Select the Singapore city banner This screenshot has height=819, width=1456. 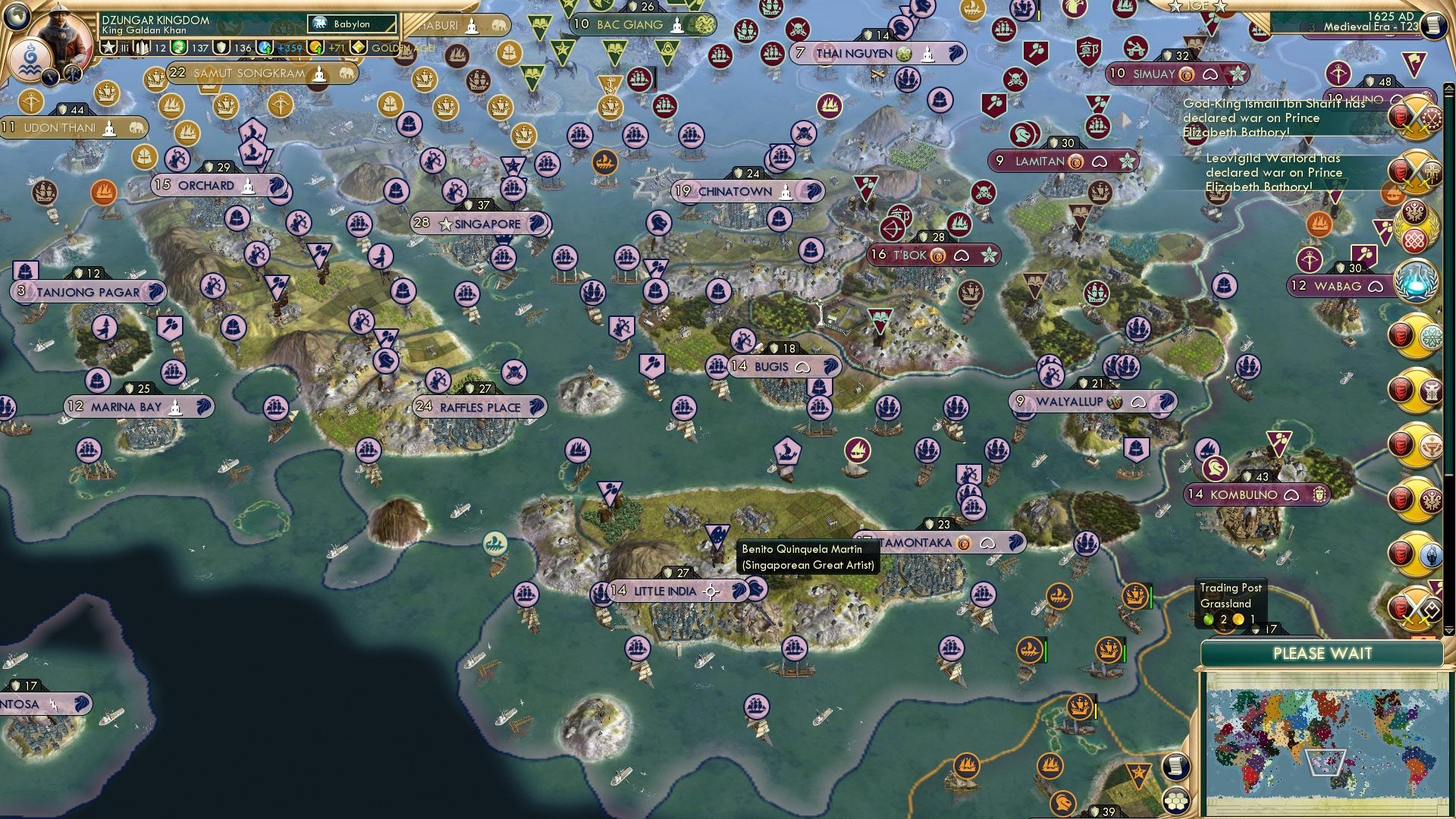click(x=478, y=224)
